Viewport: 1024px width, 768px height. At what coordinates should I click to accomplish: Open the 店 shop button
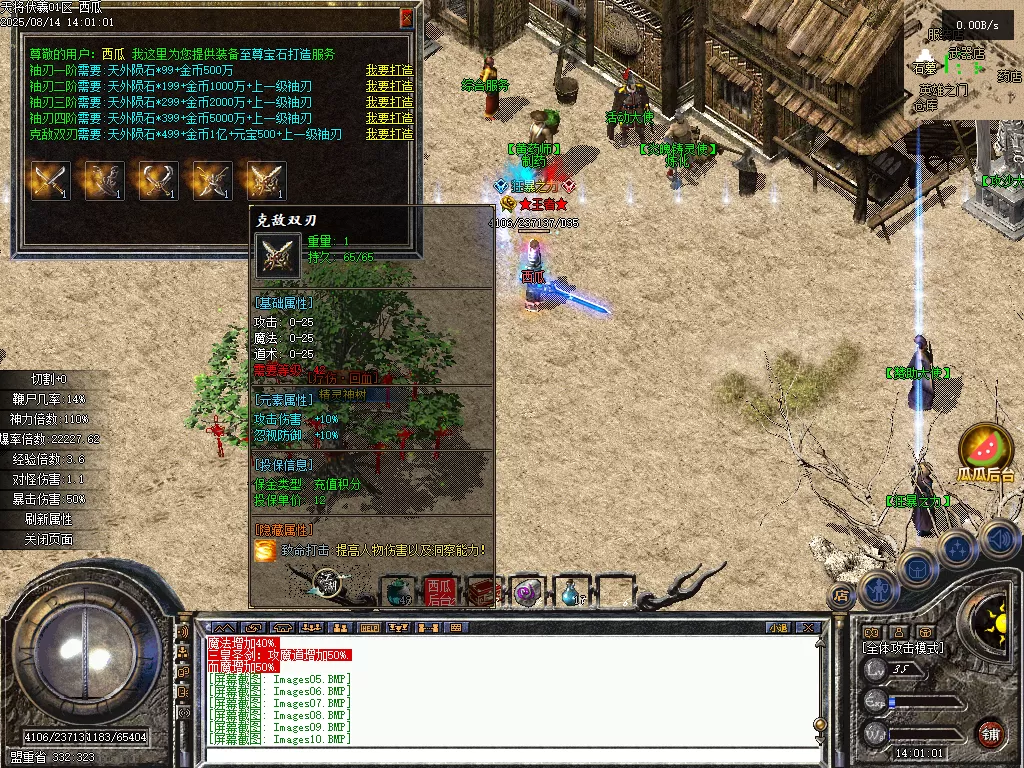point(841,596)
